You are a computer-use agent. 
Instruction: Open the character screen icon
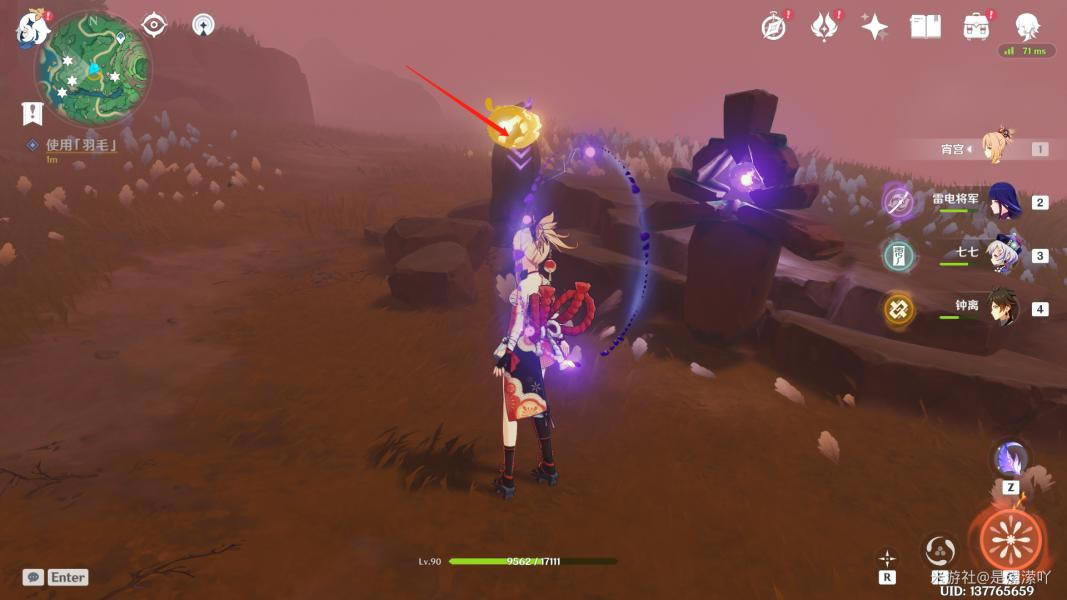[x=1026, y=27]
